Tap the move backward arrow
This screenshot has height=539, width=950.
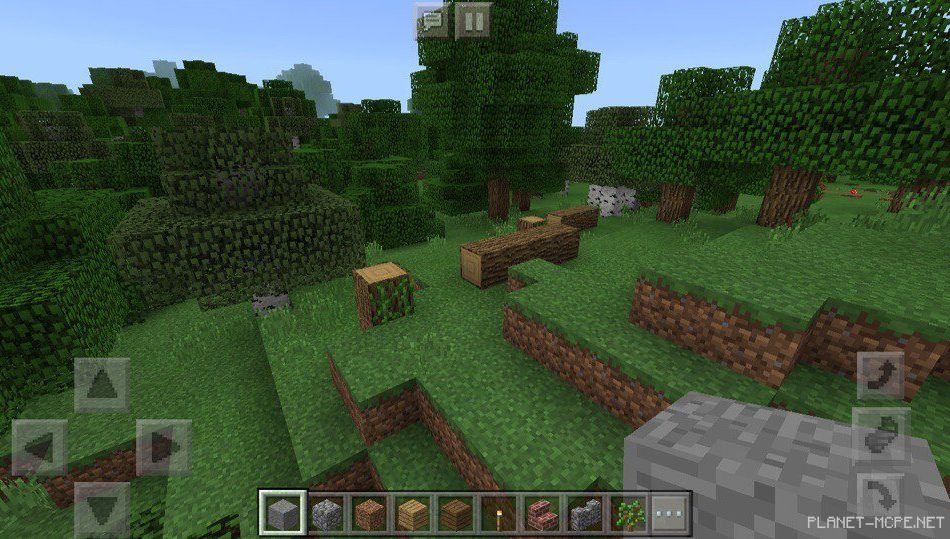pyautogui.click(x=102, y=508)
